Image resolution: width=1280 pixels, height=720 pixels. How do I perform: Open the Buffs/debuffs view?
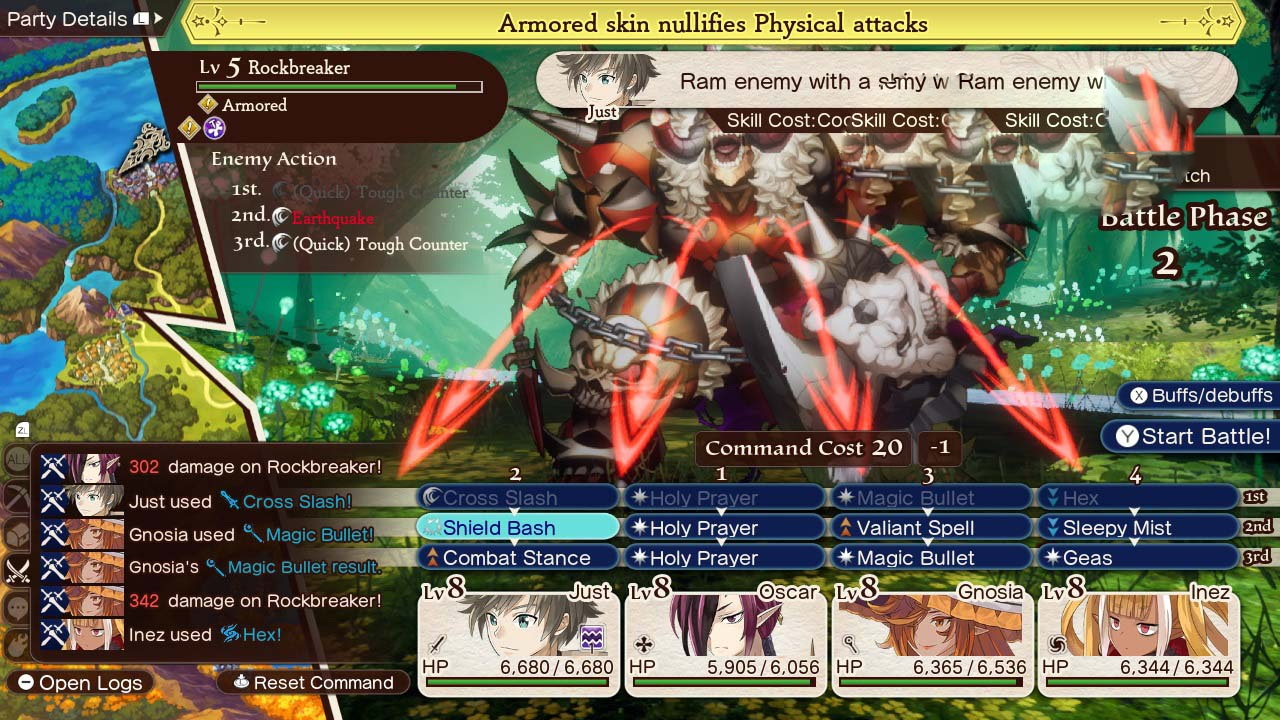tap(1200, 395)
